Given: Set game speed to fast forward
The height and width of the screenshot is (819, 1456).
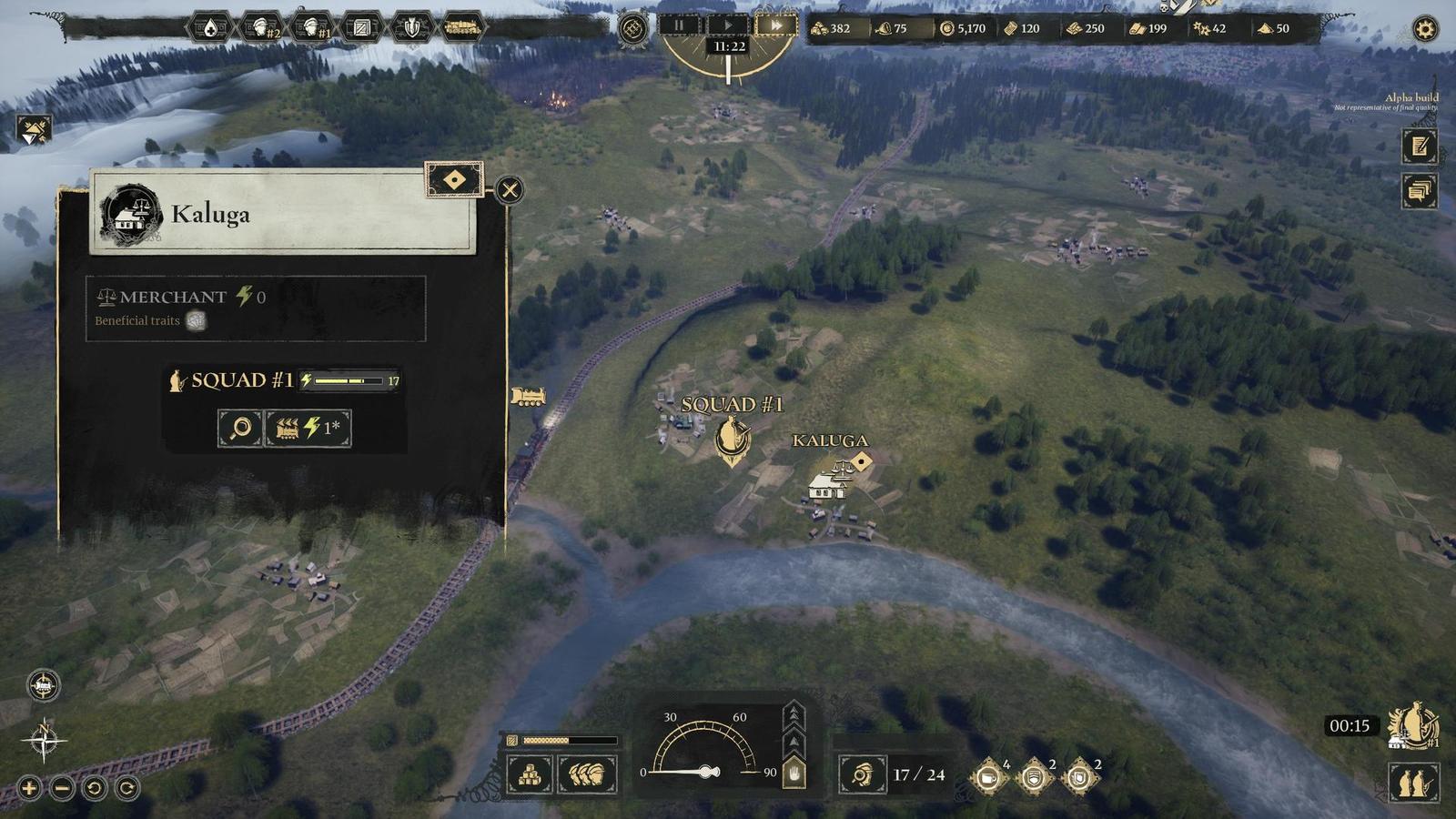Looking at the screenshot, I should (776, 25).
